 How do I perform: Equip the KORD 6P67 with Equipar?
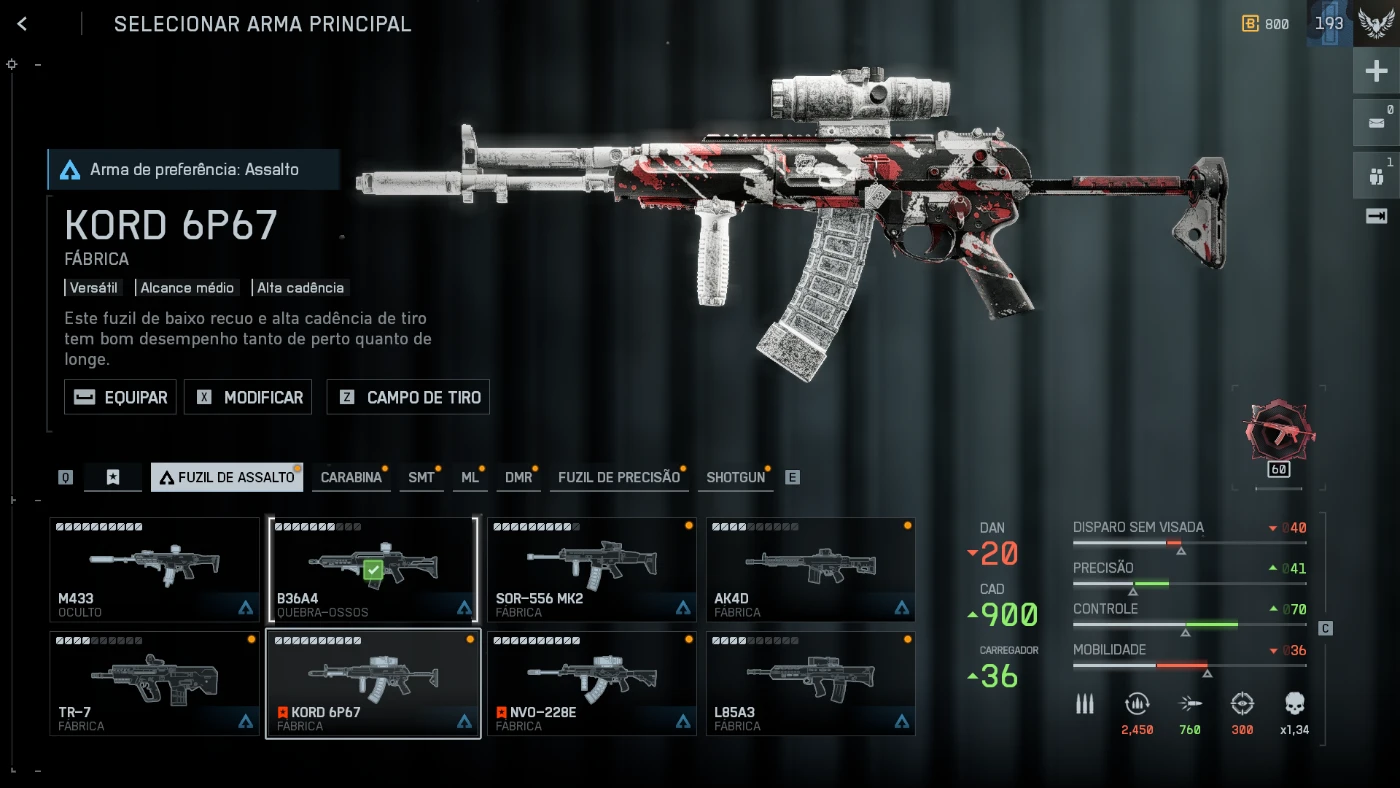(x=121, y=397)
